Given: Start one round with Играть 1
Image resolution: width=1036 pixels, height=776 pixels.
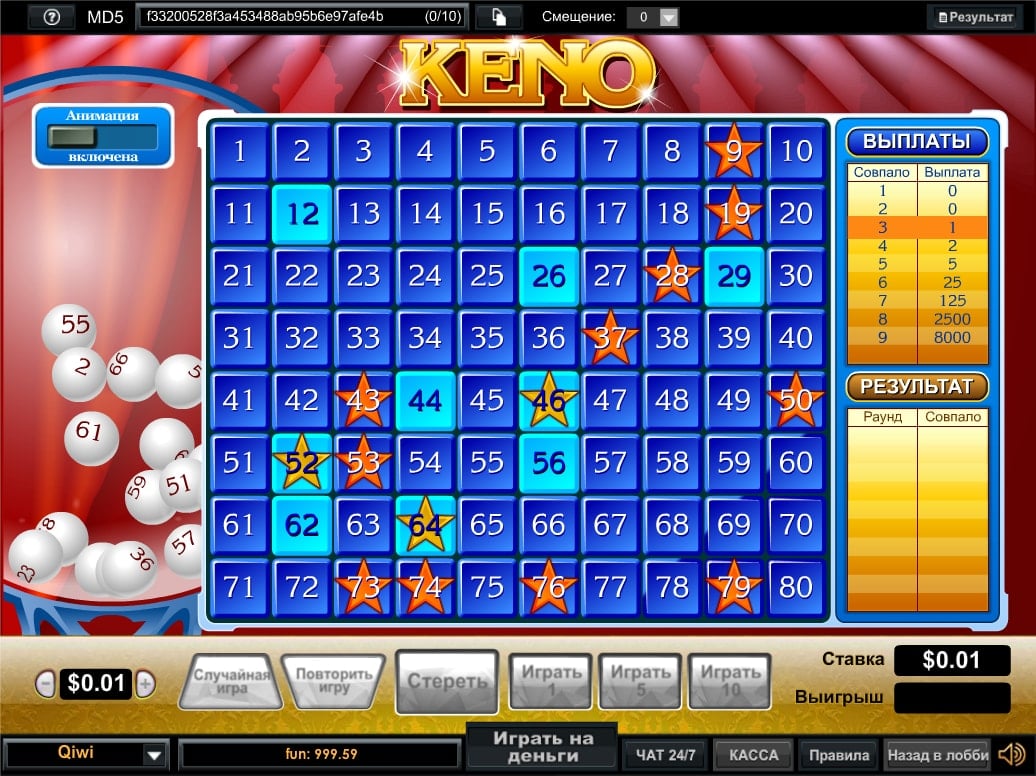Looking at the screenshot, I should point(551,680).
